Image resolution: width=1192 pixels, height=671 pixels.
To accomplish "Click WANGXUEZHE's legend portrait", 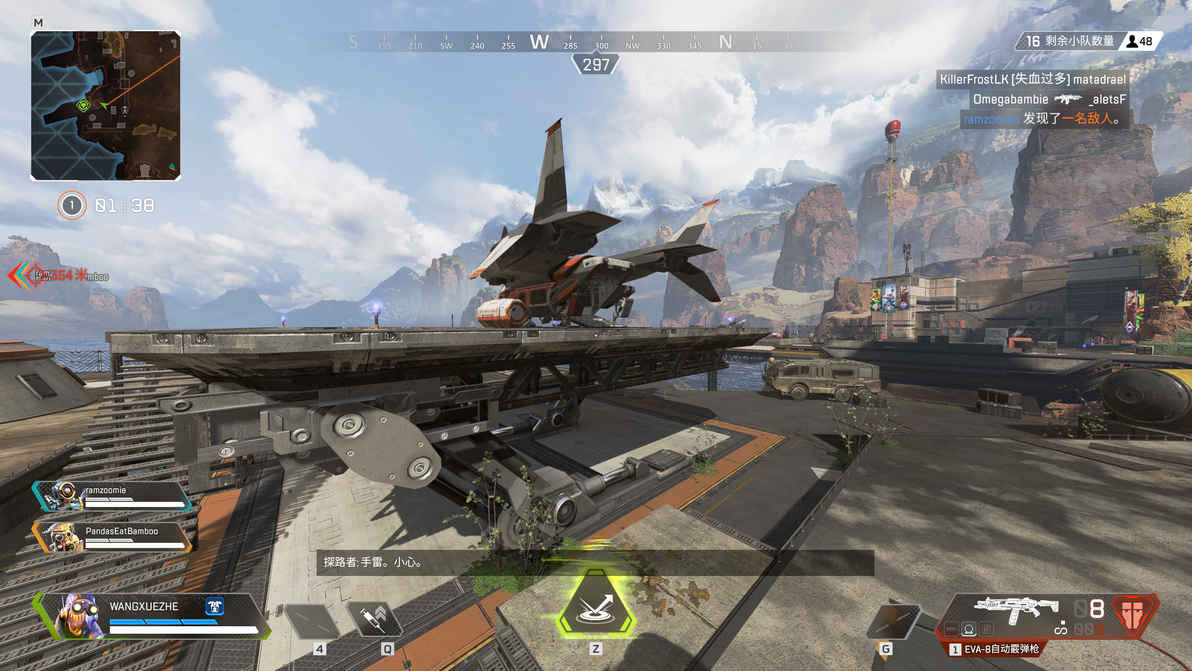I will [78, 613].
